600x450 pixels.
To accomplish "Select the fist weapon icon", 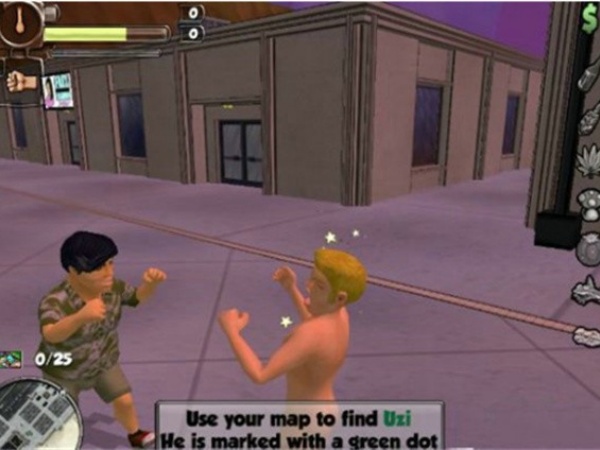I will click(20, 81).
